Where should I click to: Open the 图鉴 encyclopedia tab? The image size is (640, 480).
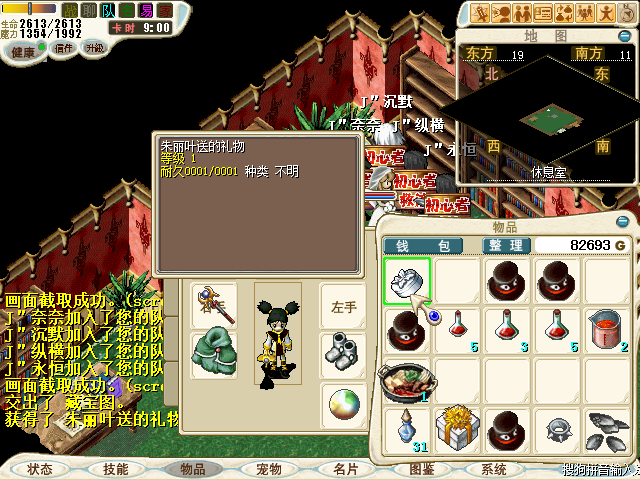pos(421,468)
